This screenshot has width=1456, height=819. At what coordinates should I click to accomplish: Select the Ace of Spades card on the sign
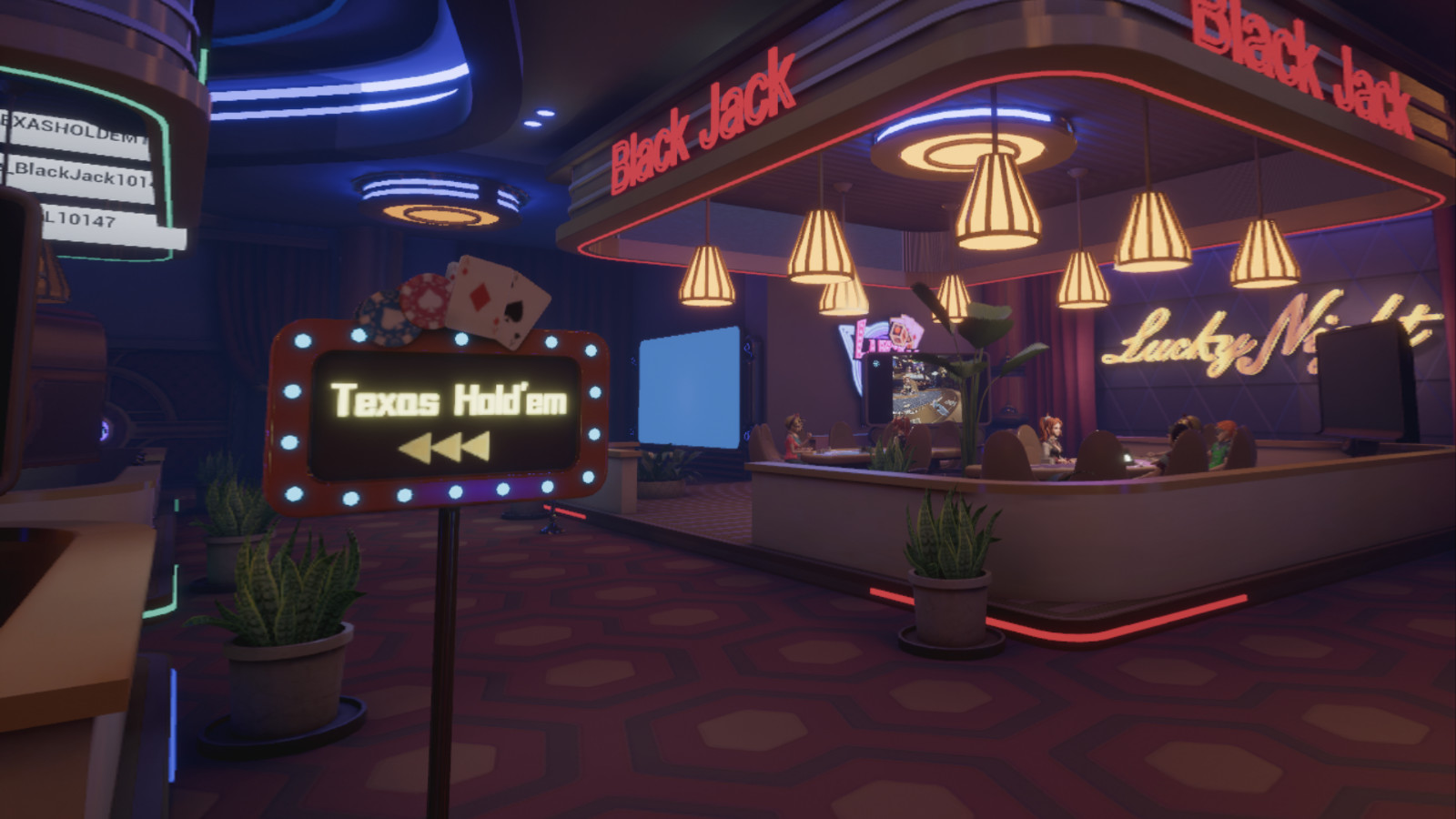pyautogui.click(x=515, y=311)
